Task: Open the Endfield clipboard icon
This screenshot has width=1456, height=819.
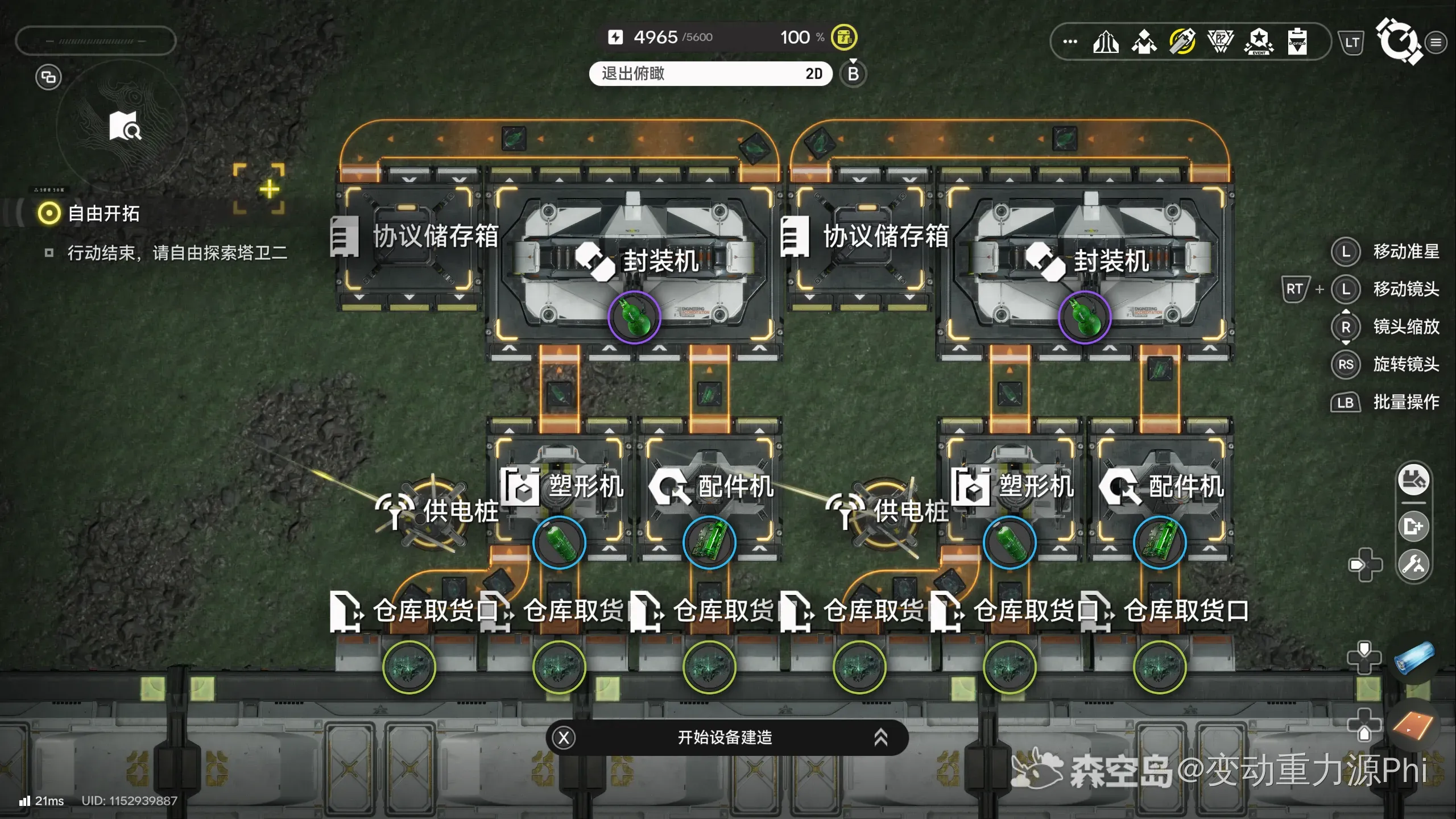Action: [1297, 42]
